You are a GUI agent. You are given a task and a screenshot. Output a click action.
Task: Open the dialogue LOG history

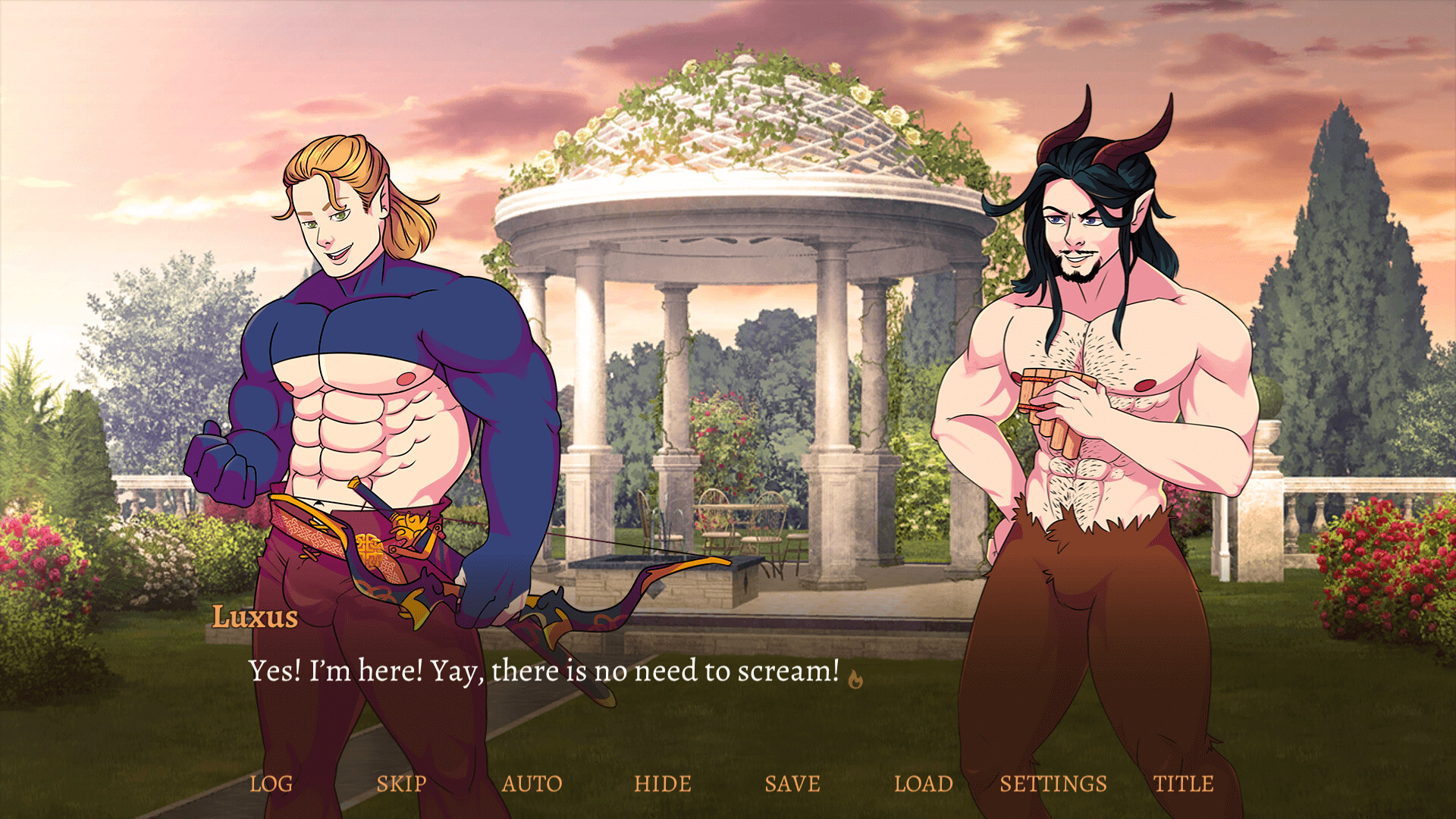coord(273,783)
